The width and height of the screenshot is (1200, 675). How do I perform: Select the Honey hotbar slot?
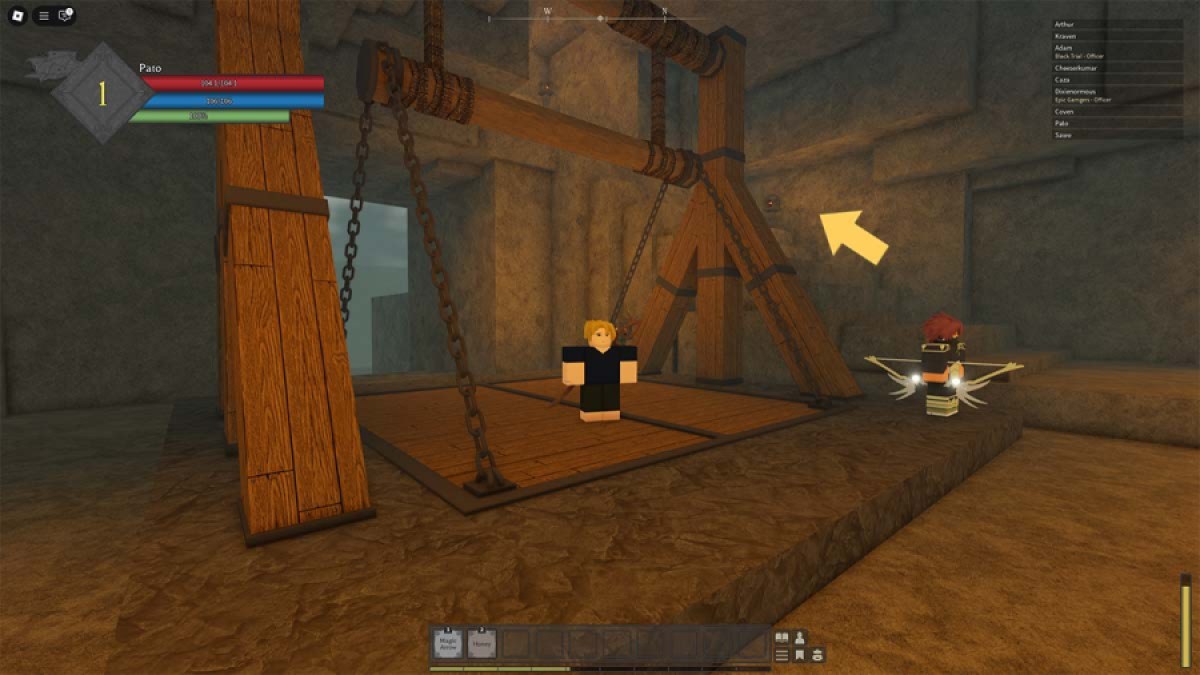coord(482,644)
